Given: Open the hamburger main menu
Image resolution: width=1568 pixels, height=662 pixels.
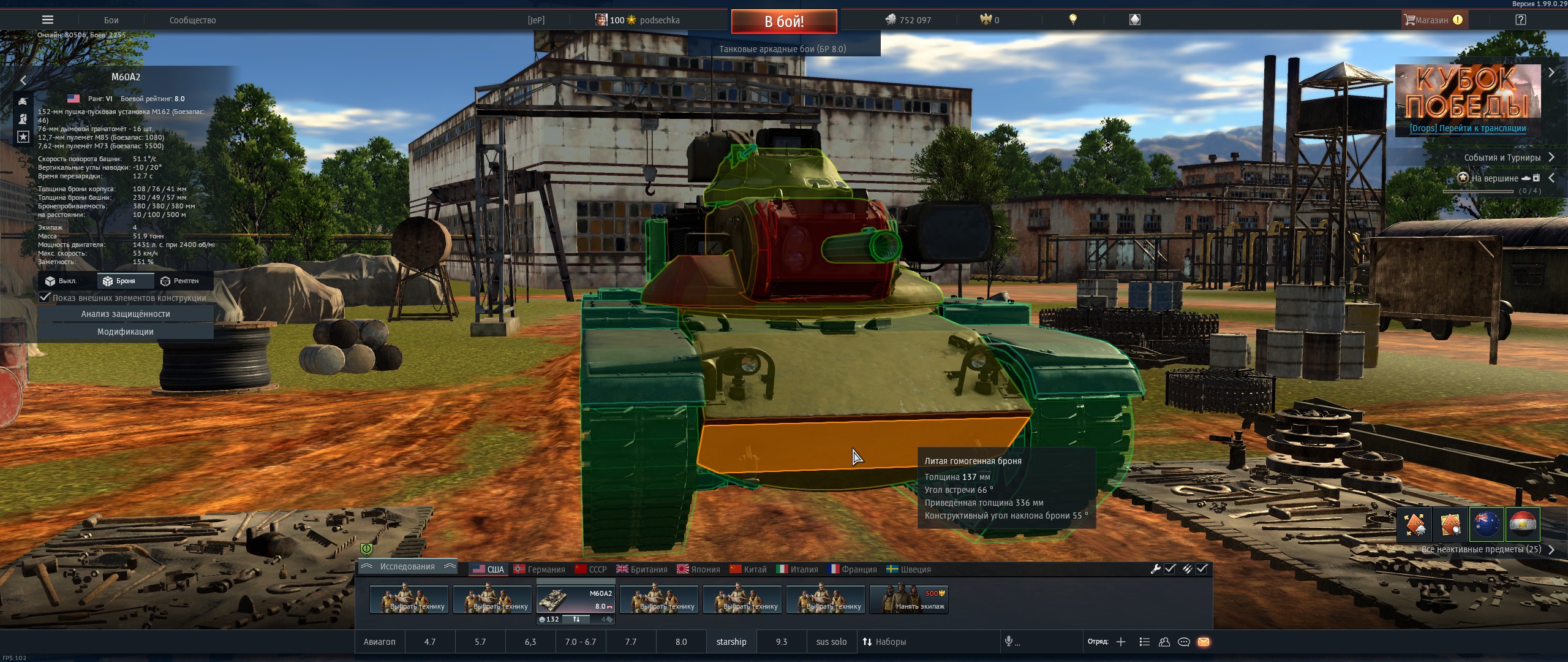Looking at the screenshot, I should tap(47, 20).
